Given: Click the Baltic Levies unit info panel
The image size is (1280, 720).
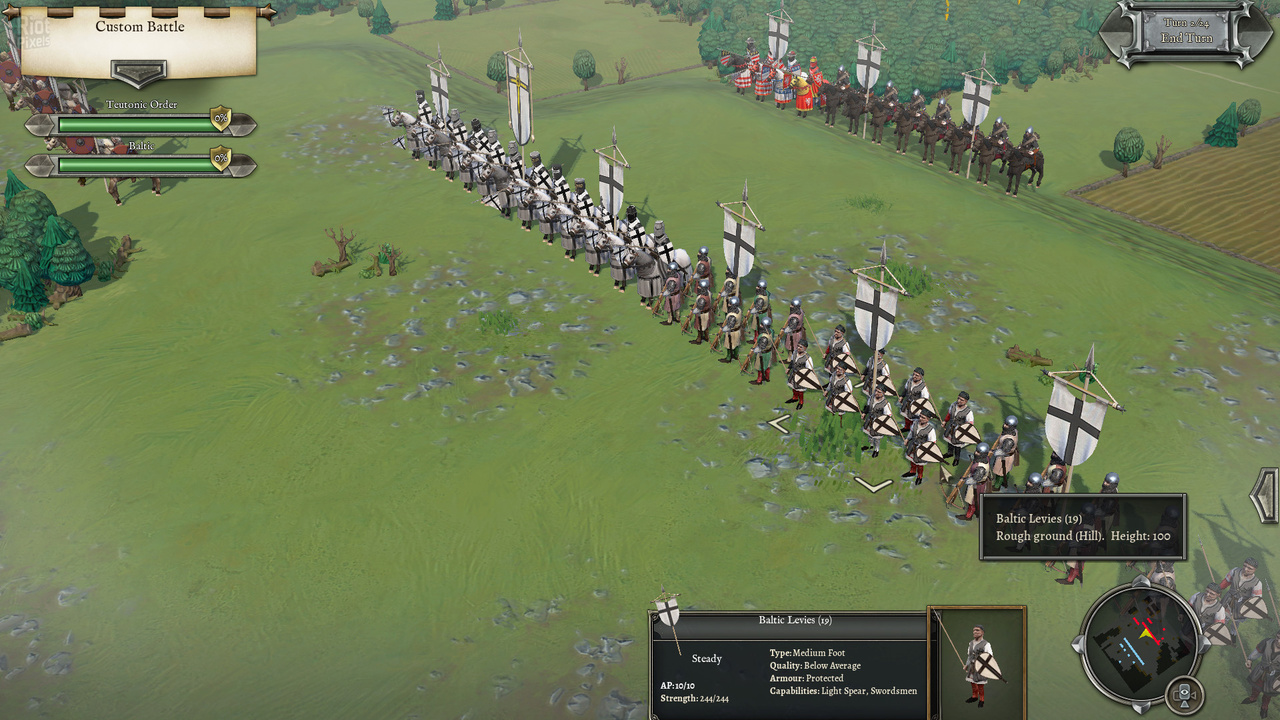Looking at the screenshot, I should [x=788, y=666].
